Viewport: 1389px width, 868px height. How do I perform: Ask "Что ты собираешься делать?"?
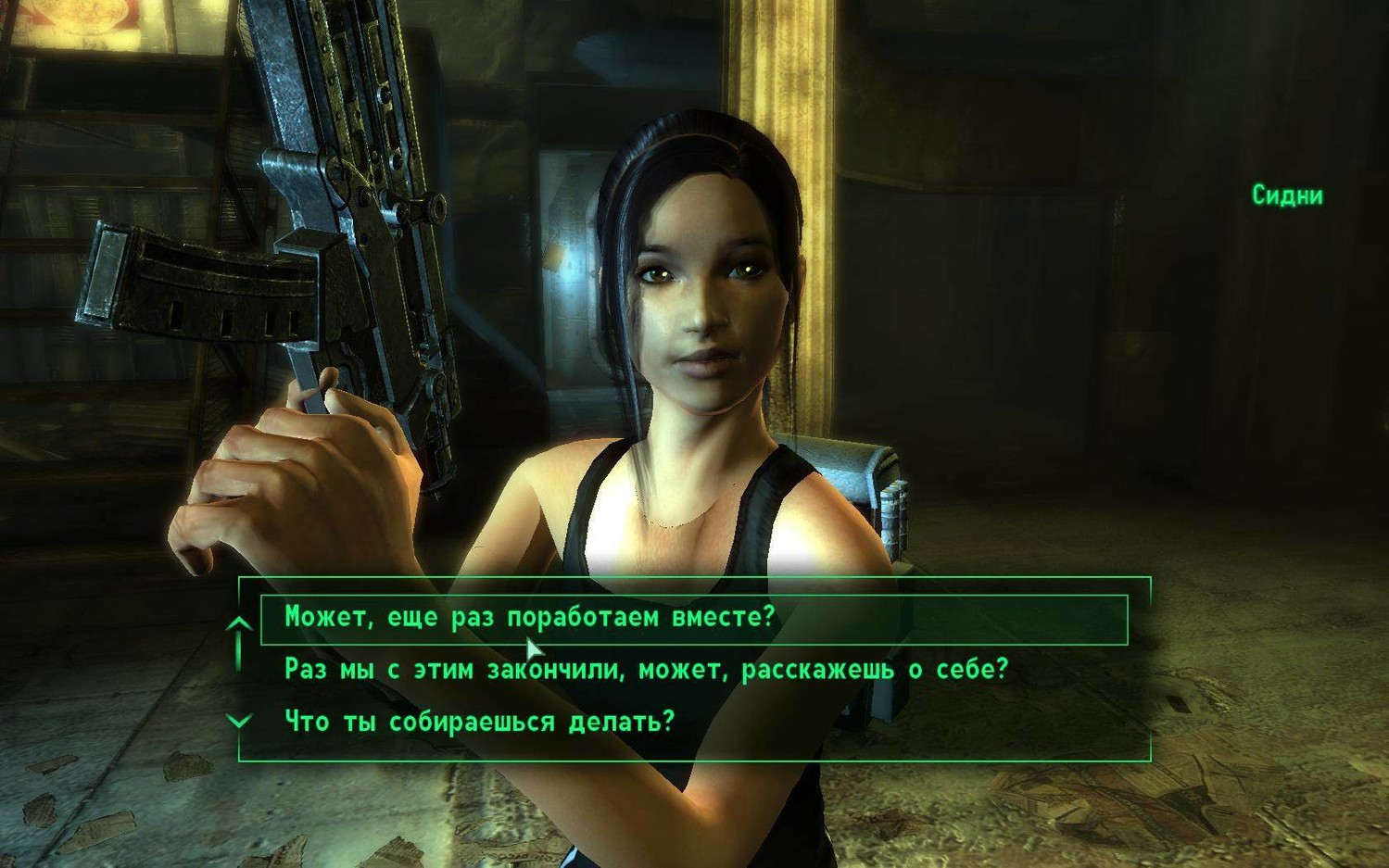pos(479,722)
